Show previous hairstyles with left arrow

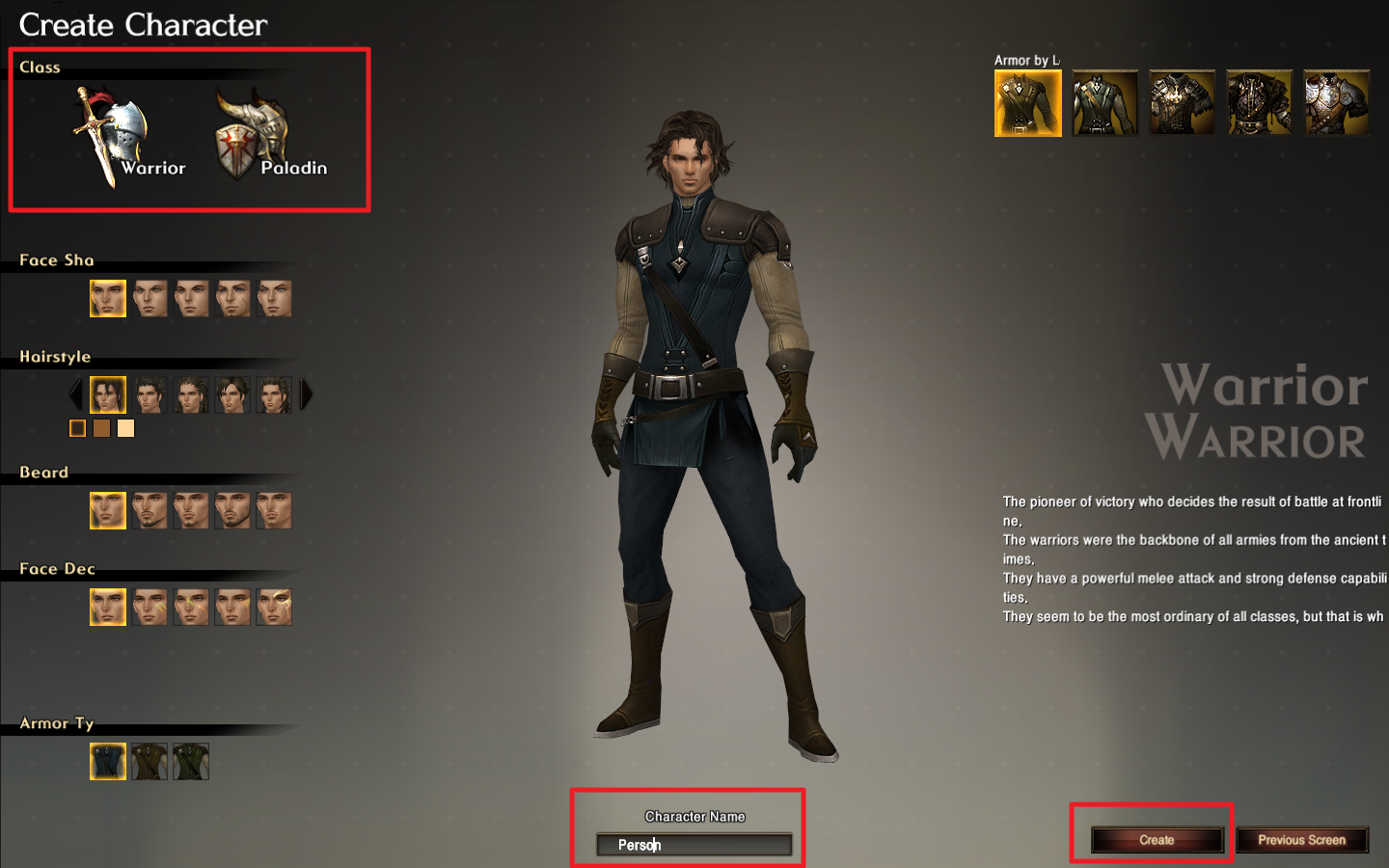(76, 394)
